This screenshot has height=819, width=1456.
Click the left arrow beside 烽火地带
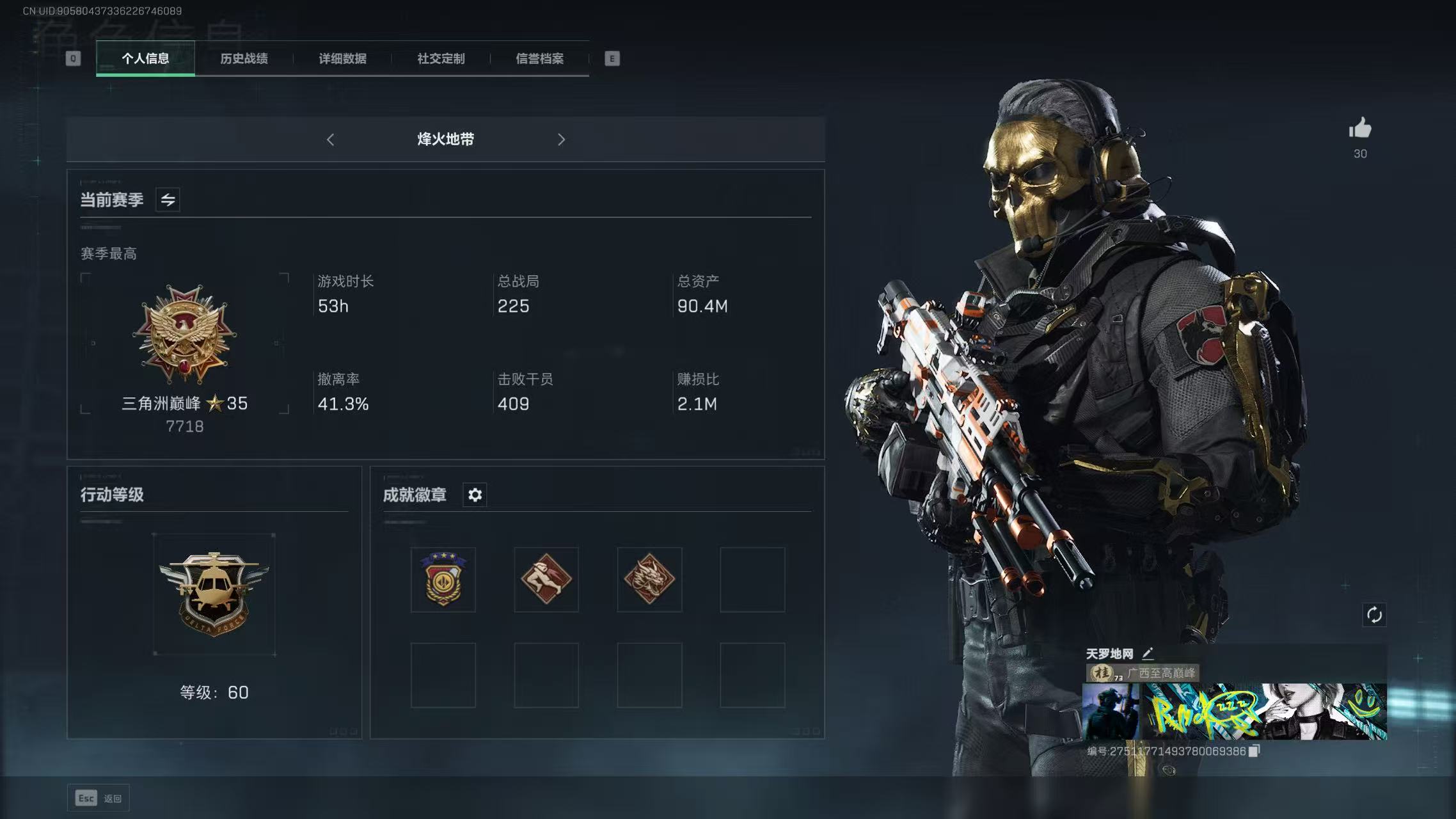coord(330,139)
